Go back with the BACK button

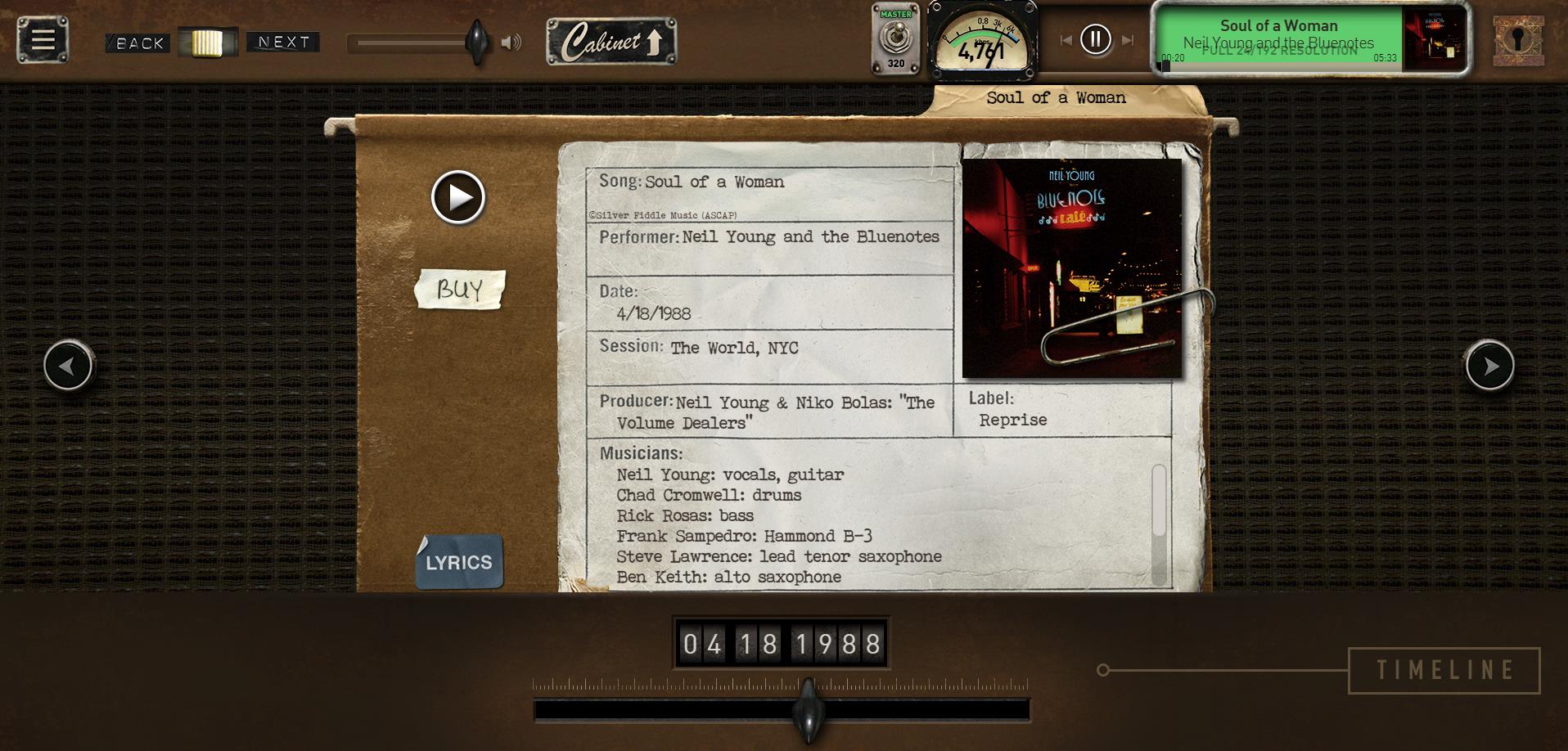click(137, 43)
